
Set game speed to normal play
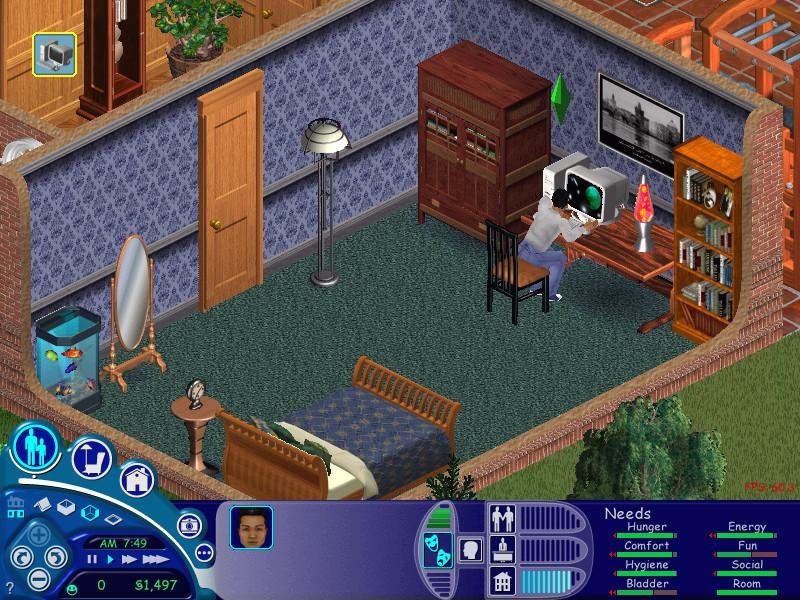(x=108, y=560)
